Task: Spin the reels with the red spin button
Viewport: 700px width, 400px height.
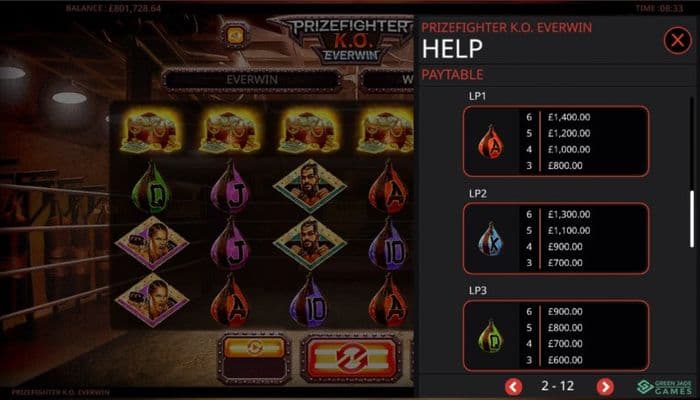Action: (x=351, y=355)
